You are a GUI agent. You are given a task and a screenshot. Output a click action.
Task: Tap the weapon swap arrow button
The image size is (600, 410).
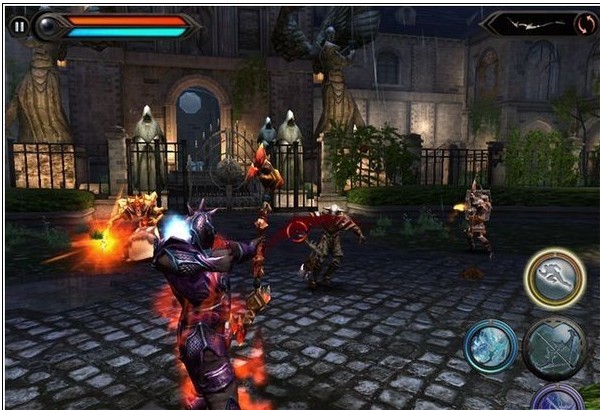tap(586, 24)
